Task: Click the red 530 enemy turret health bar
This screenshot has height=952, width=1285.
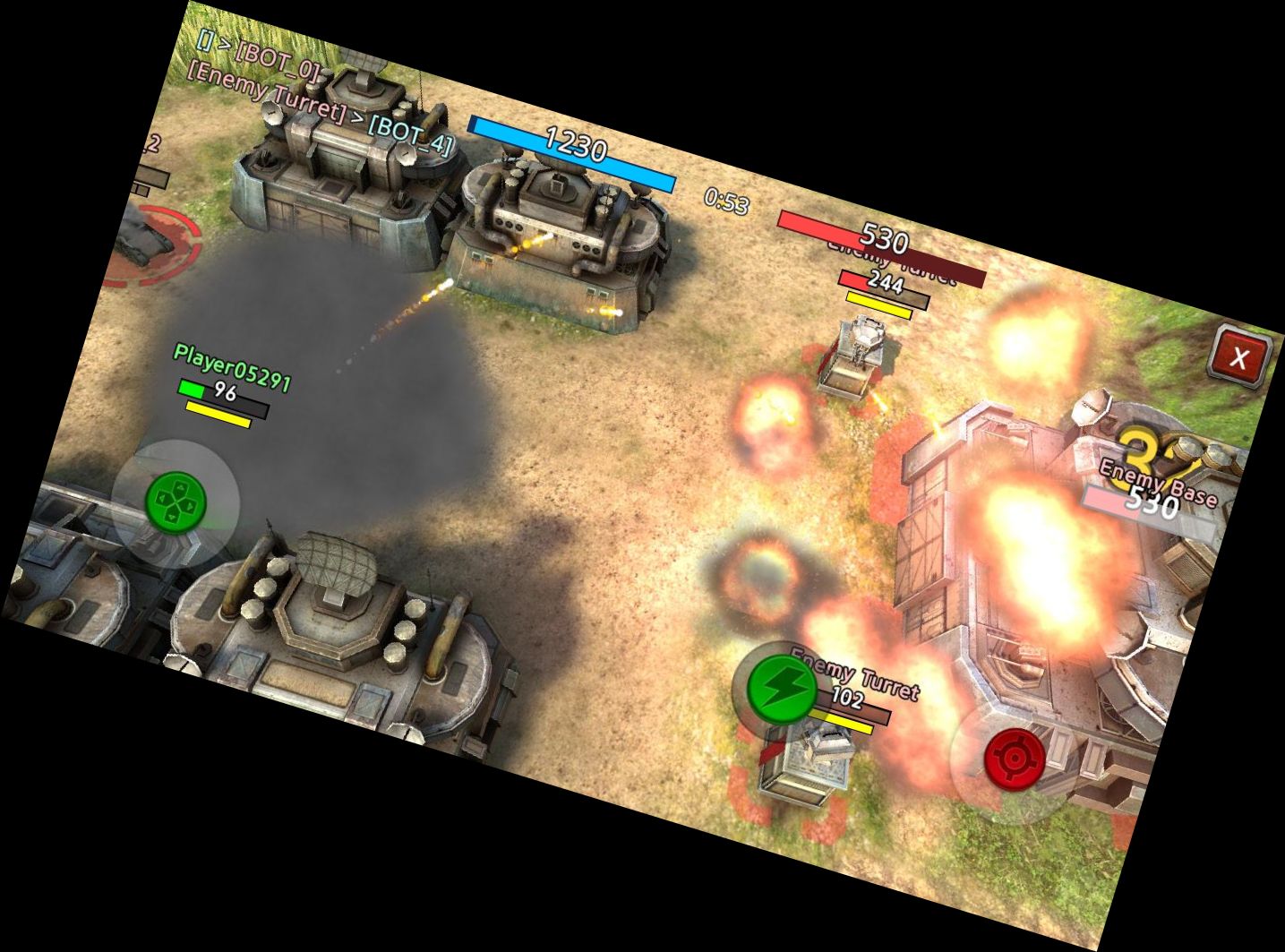Action: coord(885,236)
